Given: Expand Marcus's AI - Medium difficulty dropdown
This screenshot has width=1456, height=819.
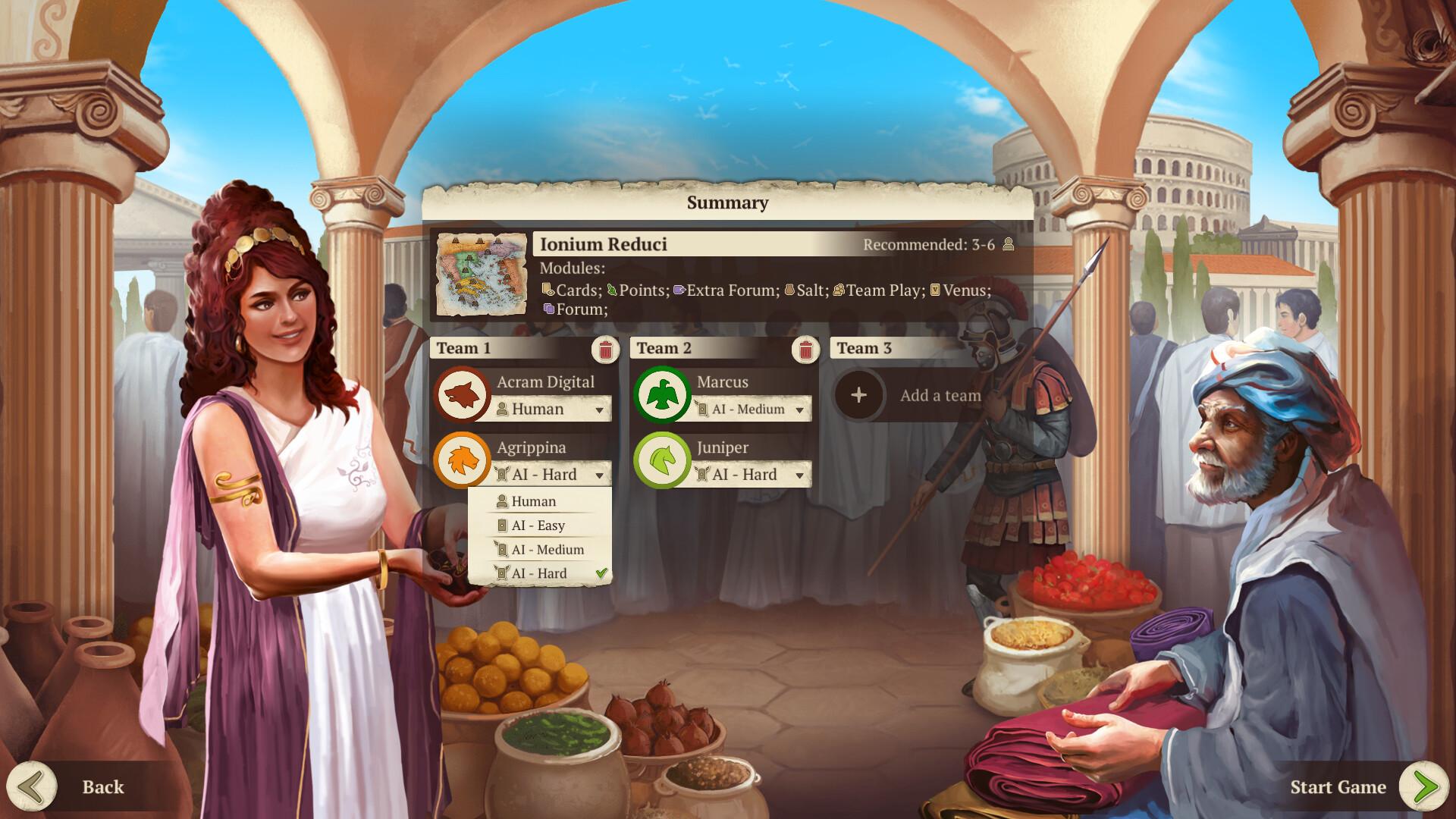Looking at the screenshot, I should point(752,409).
